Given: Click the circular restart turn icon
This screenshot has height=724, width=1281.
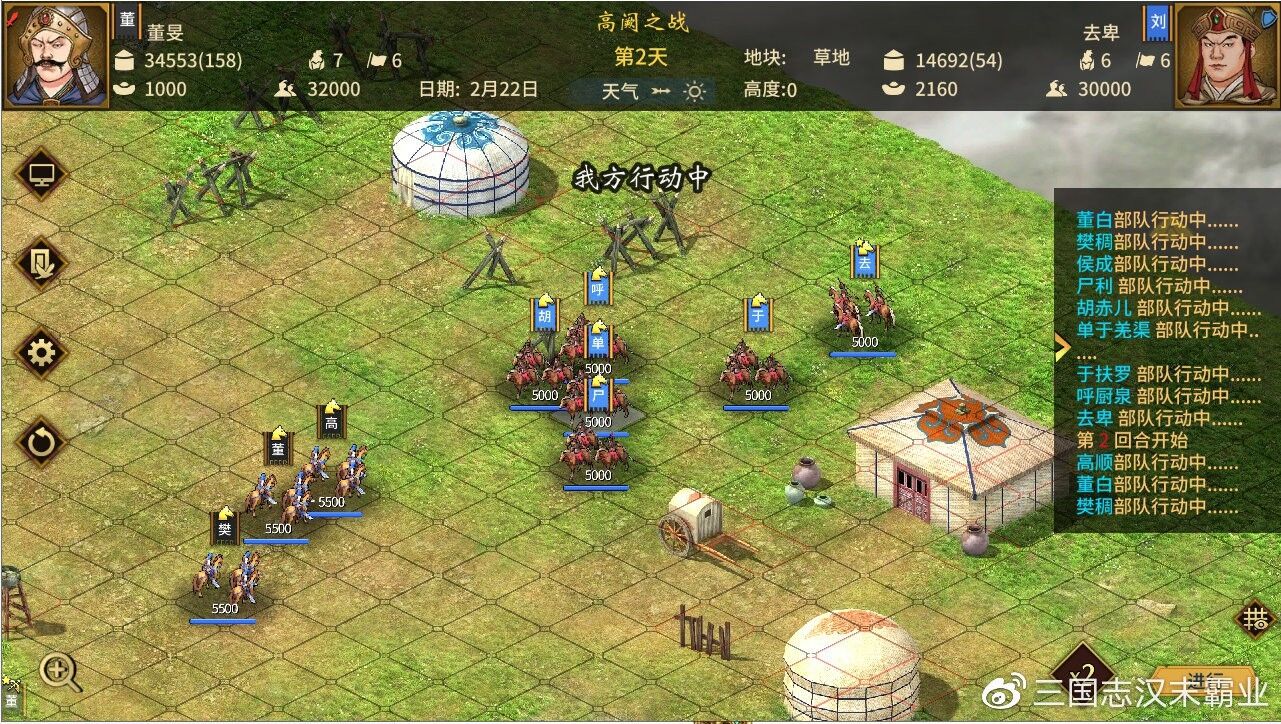Looking at the screenshot, I should pos(40,441).
